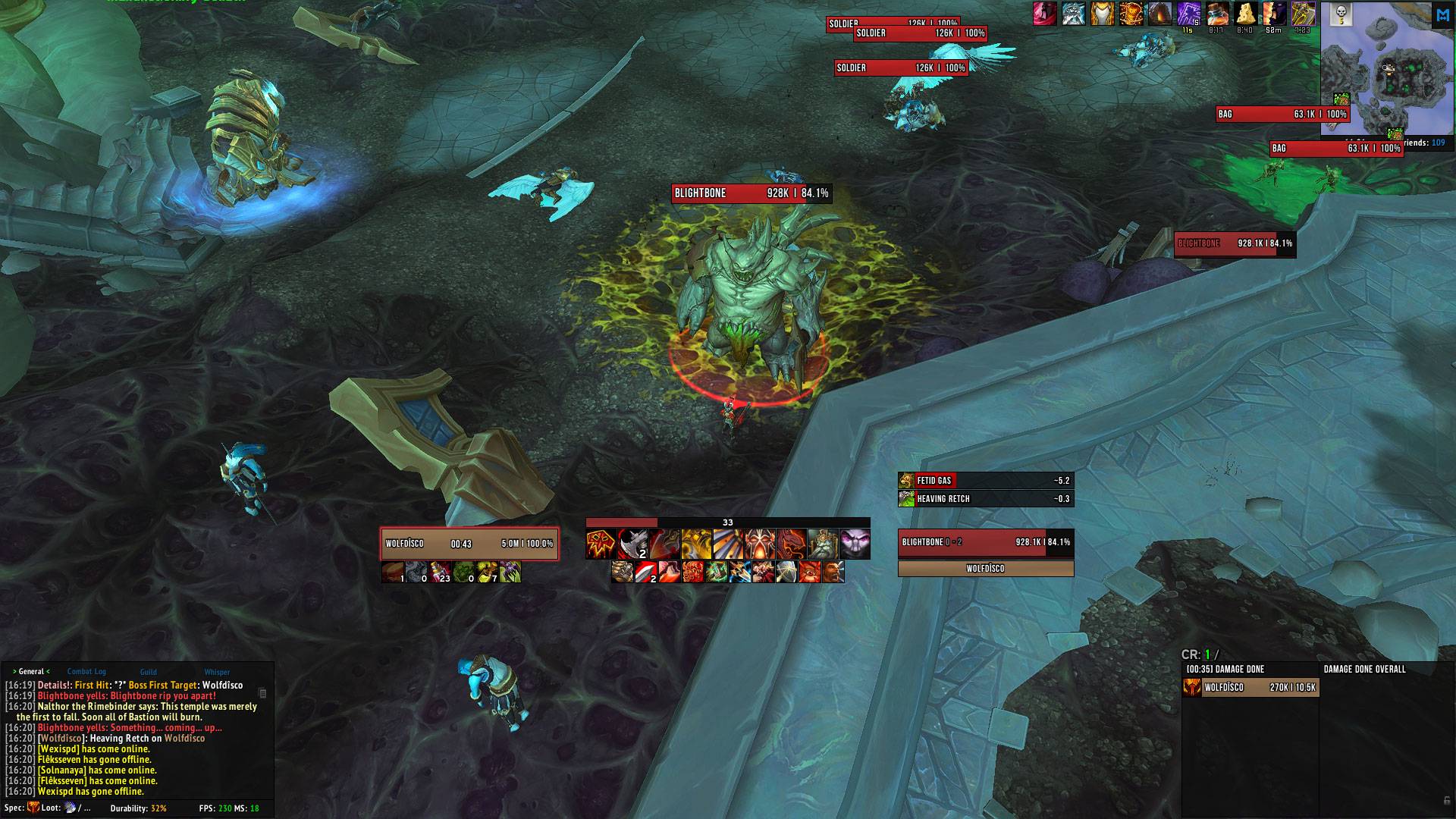Switch to the Combat Log chat tab

point(86,671)
